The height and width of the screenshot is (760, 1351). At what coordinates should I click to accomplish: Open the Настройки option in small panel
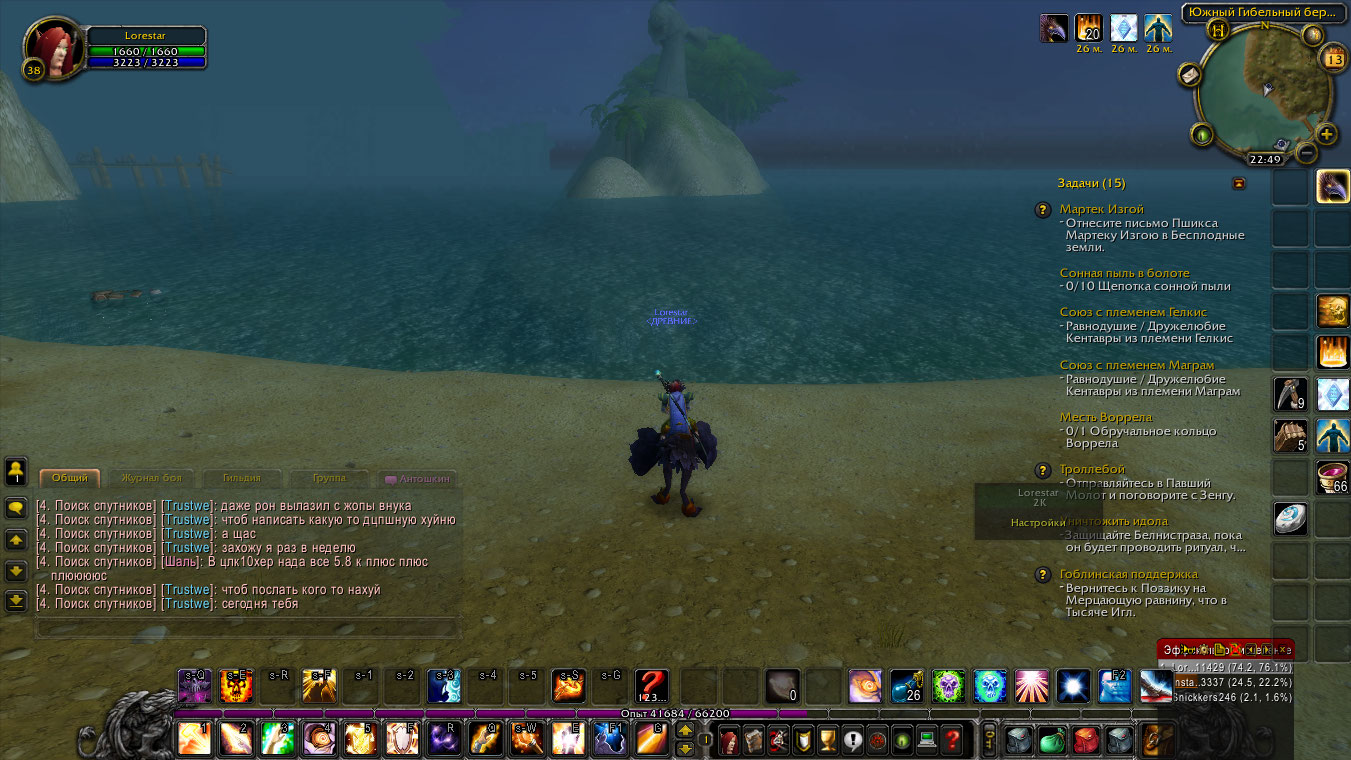1037,522
